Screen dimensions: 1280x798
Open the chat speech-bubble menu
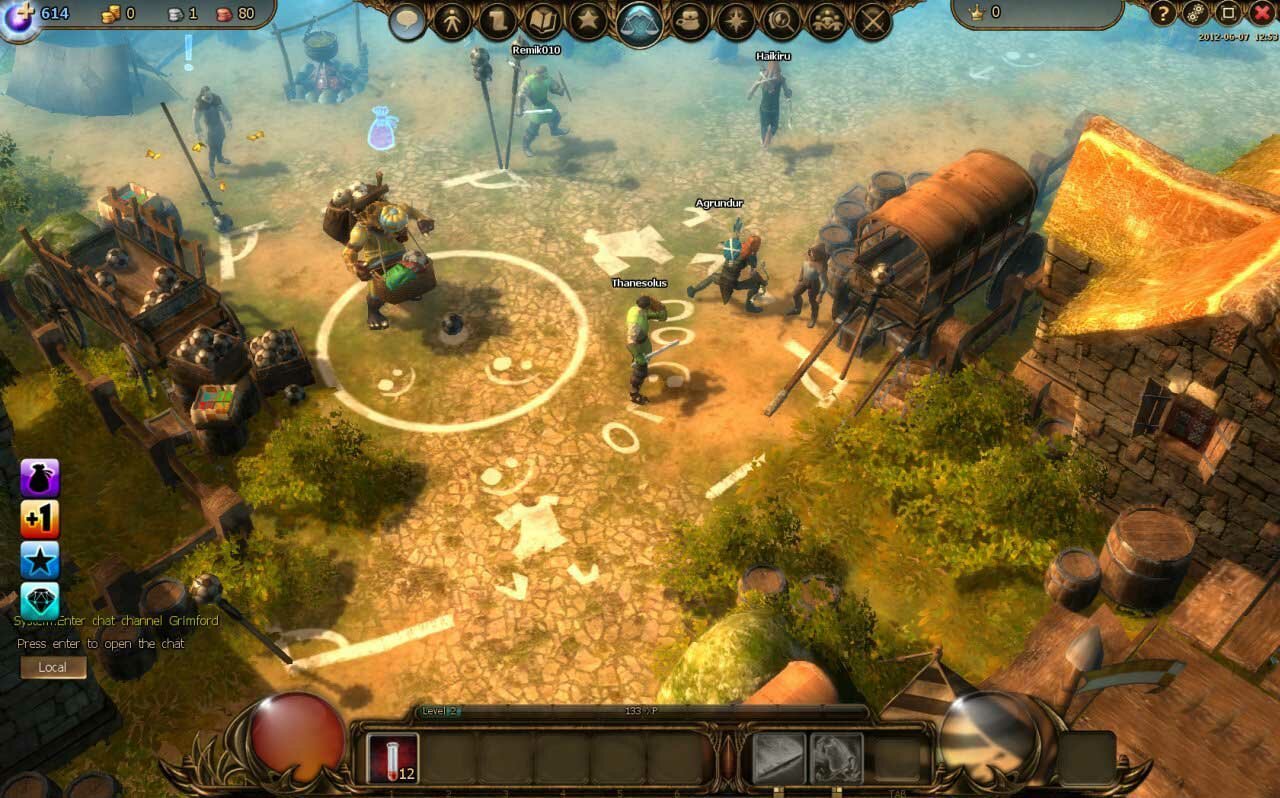(407, 21)
